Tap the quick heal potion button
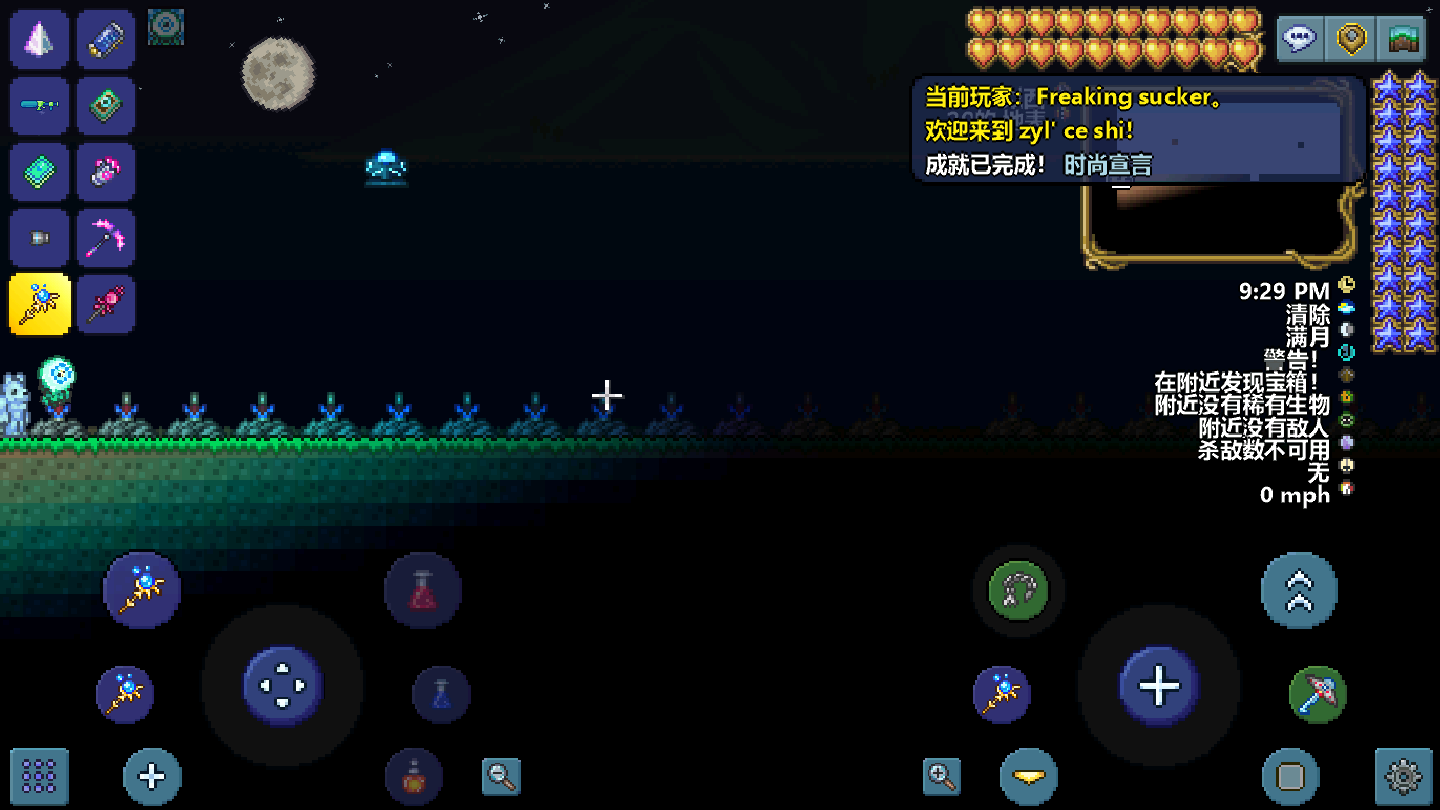1440x810 pixels. coord(423,590)
